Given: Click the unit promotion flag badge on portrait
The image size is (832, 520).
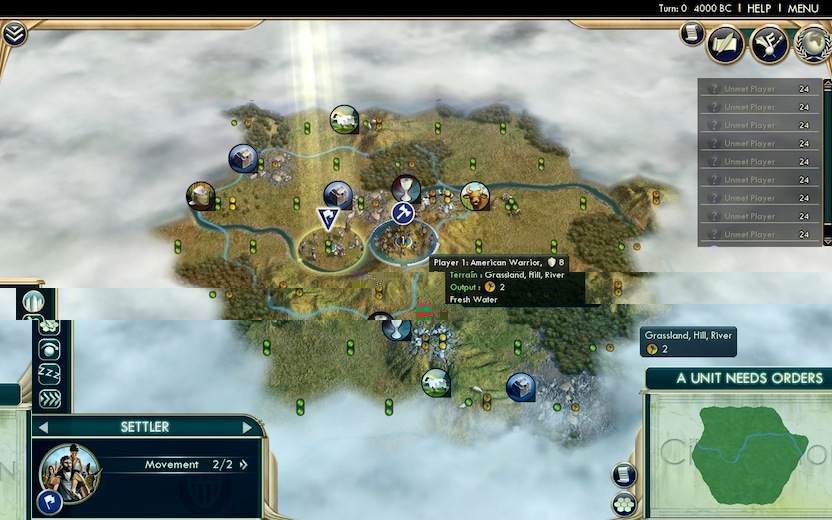Looking at the screenshot, I should (48, 500).
